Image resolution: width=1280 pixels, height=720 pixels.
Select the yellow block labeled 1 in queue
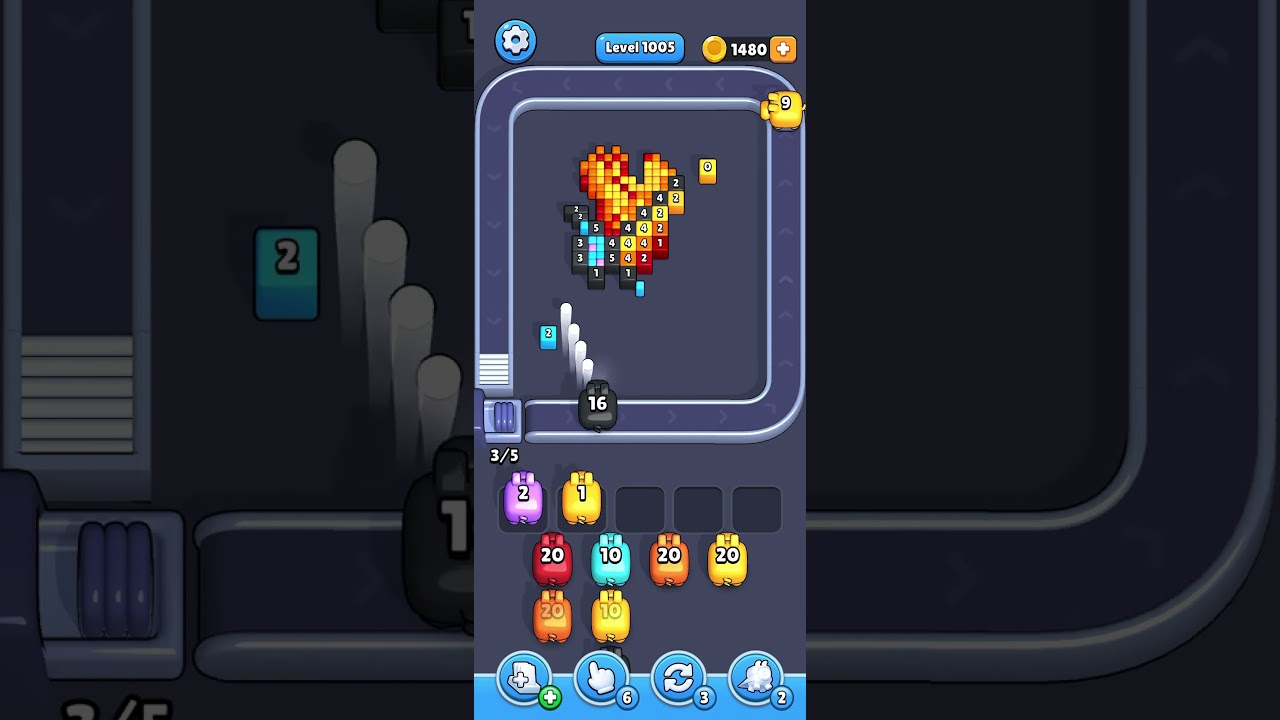[582, 498]
